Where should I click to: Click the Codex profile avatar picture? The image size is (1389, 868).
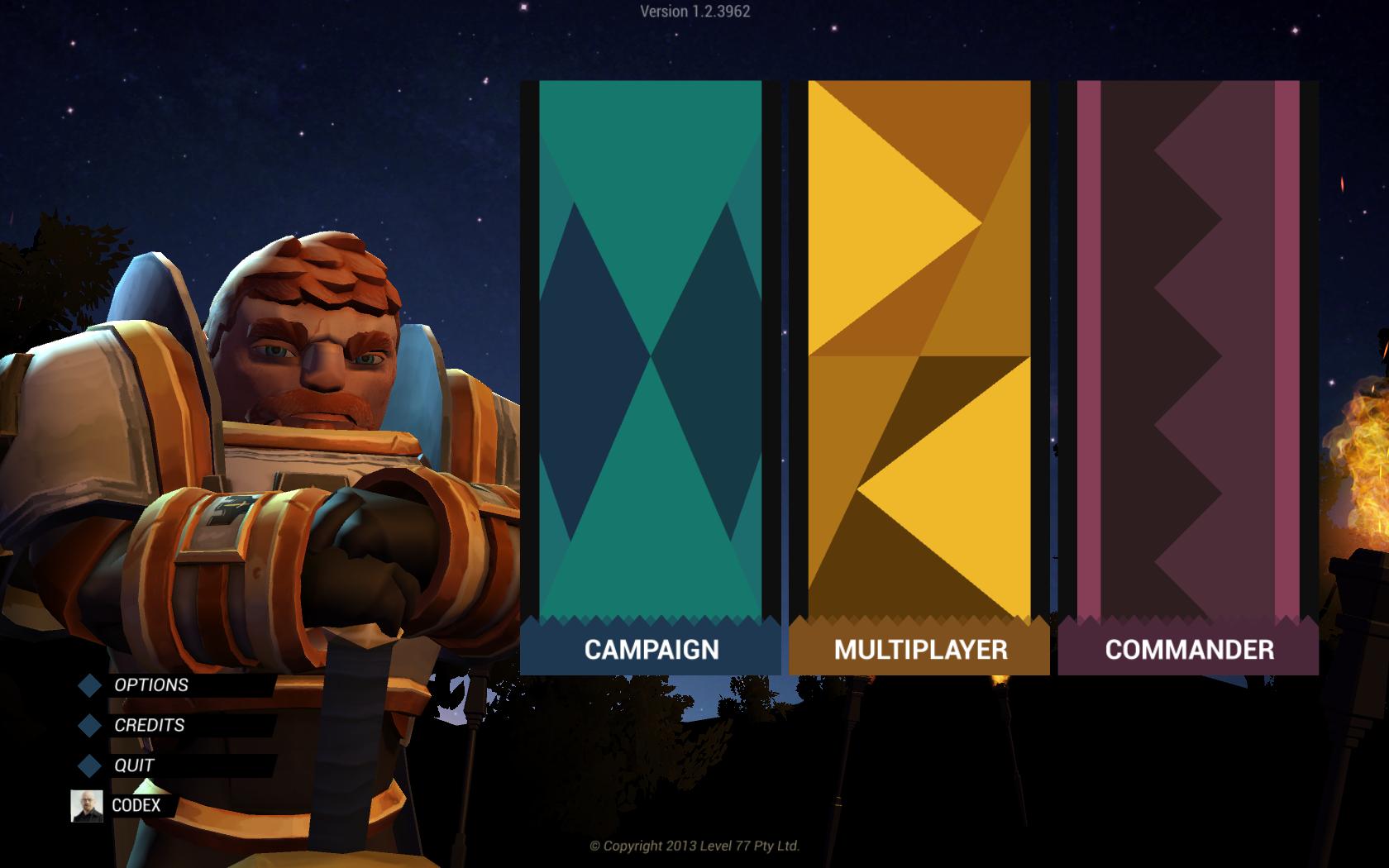coord(87,806)
